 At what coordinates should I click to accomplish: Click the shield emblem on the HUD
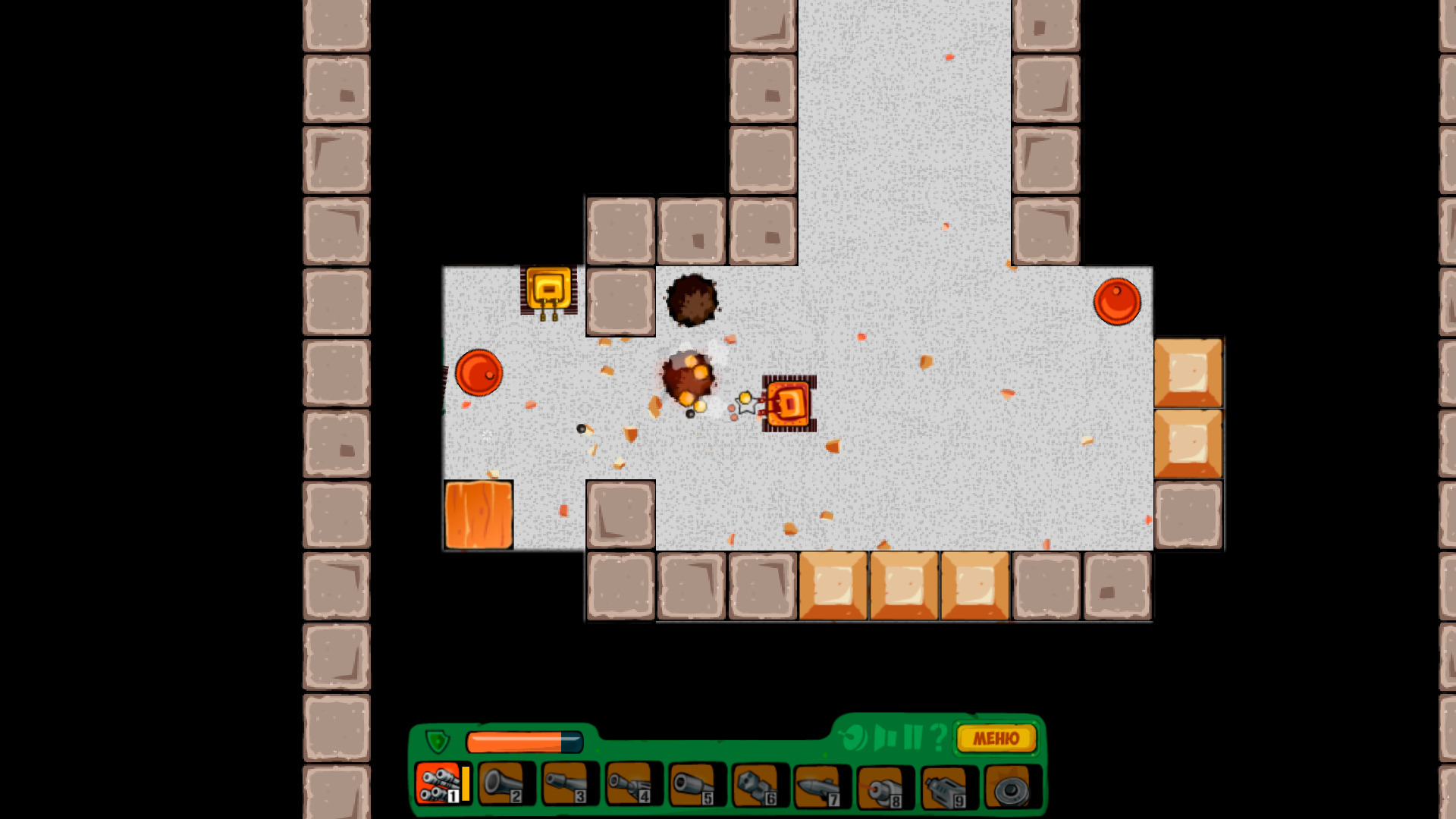pyautogui.click(x=437, y=740)
